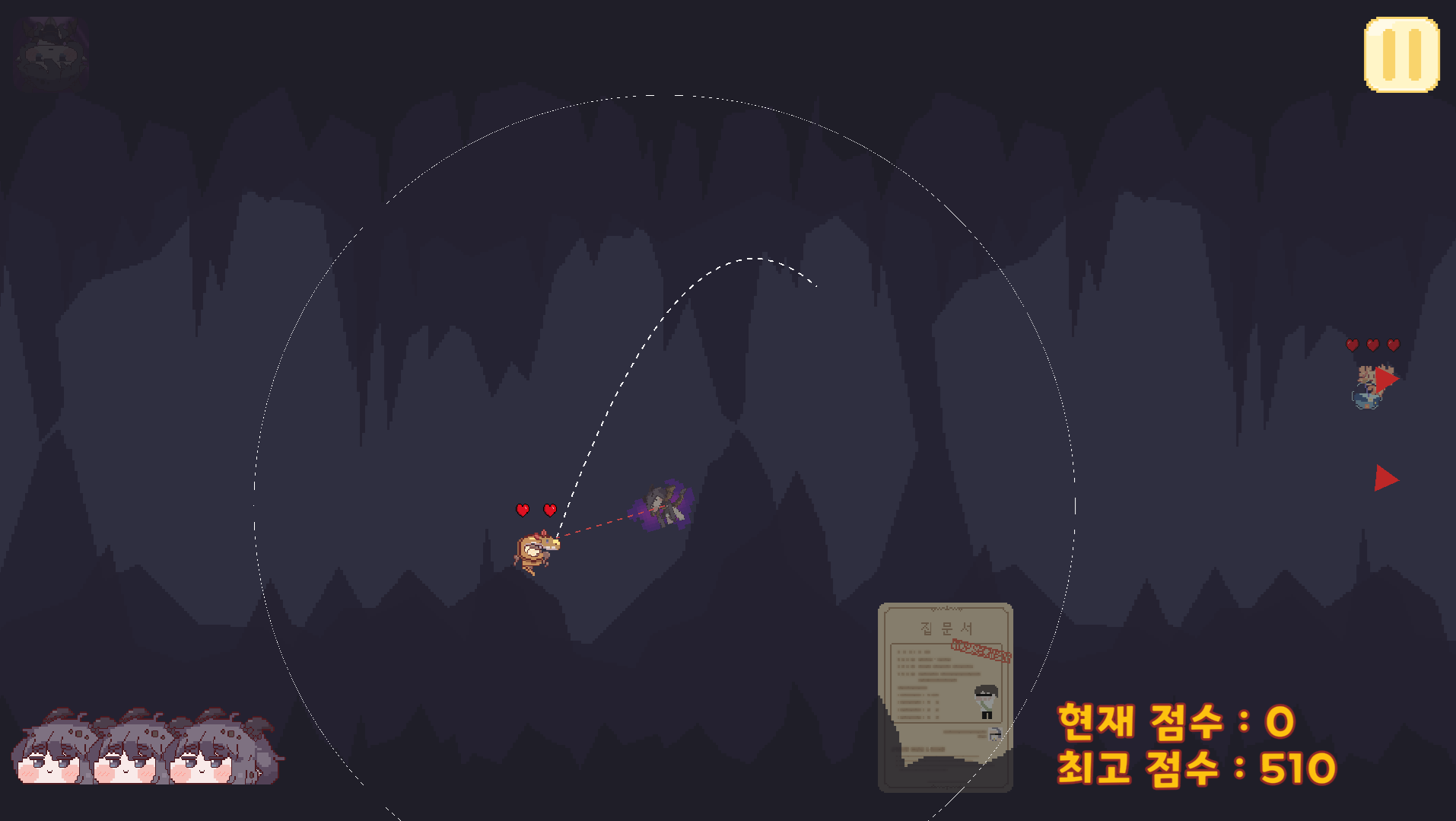1456x821 pixels.
Task: Select the 집문서 document card
Action: tap(945, 696)
